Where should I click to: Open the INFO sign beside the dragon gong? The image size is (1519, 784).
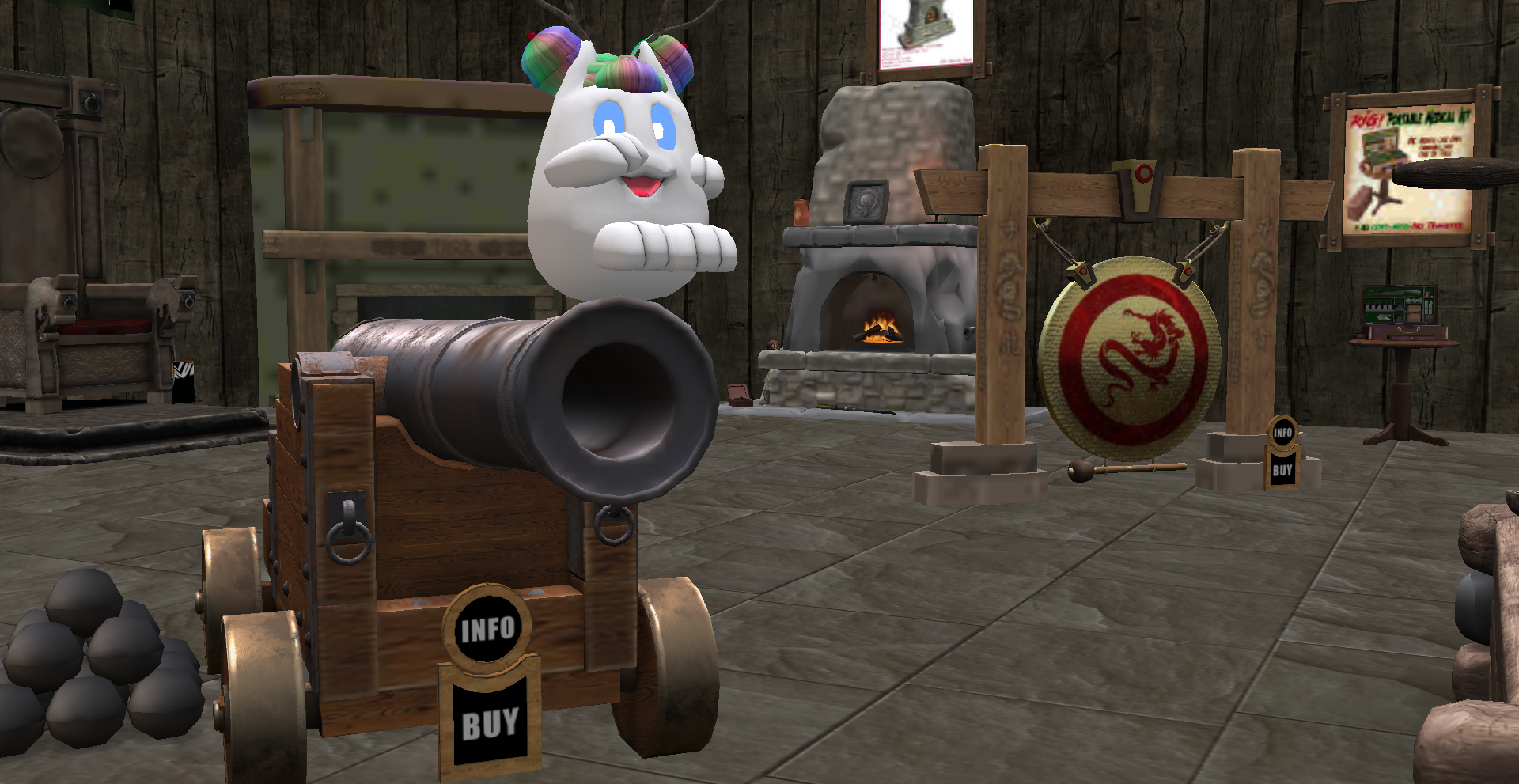coord(1282,432)
